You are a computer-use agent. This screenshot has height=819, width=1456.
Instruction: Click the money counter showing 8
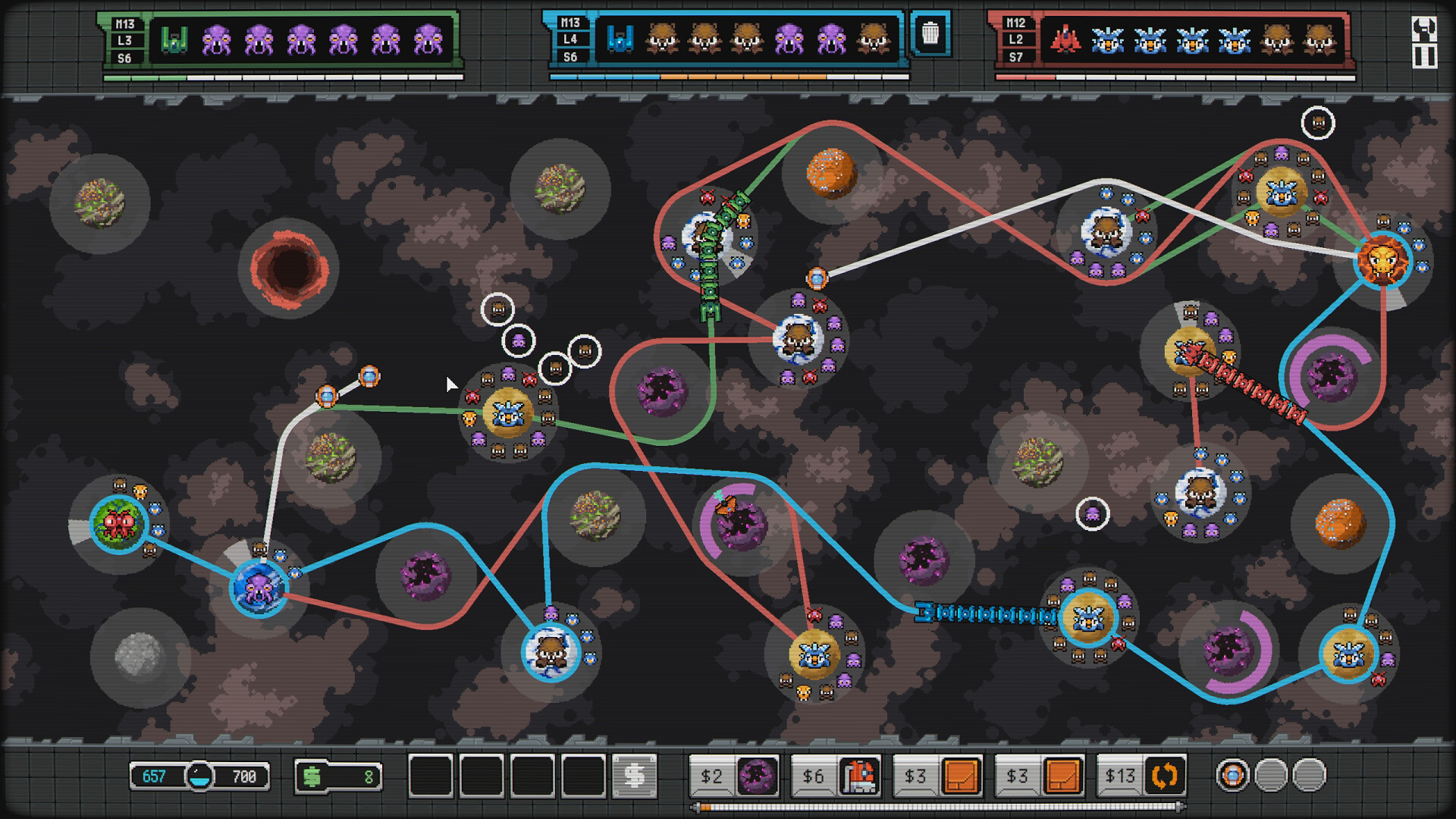[x=339, y=775]
